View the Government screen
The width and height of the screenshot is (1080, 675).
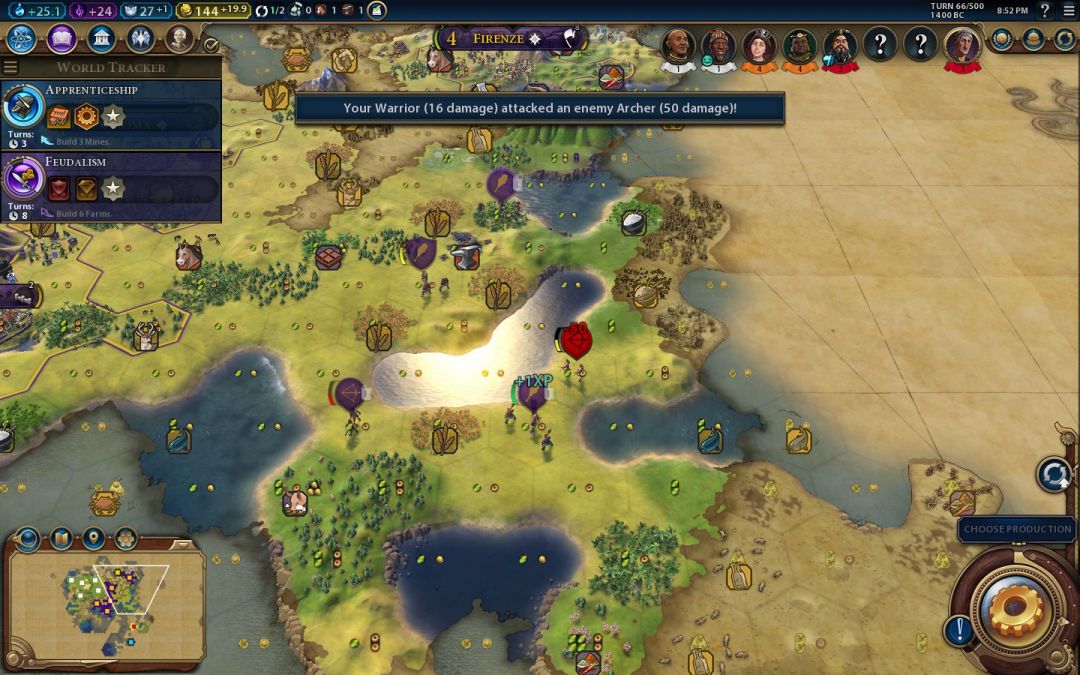[x=101, y=39]
